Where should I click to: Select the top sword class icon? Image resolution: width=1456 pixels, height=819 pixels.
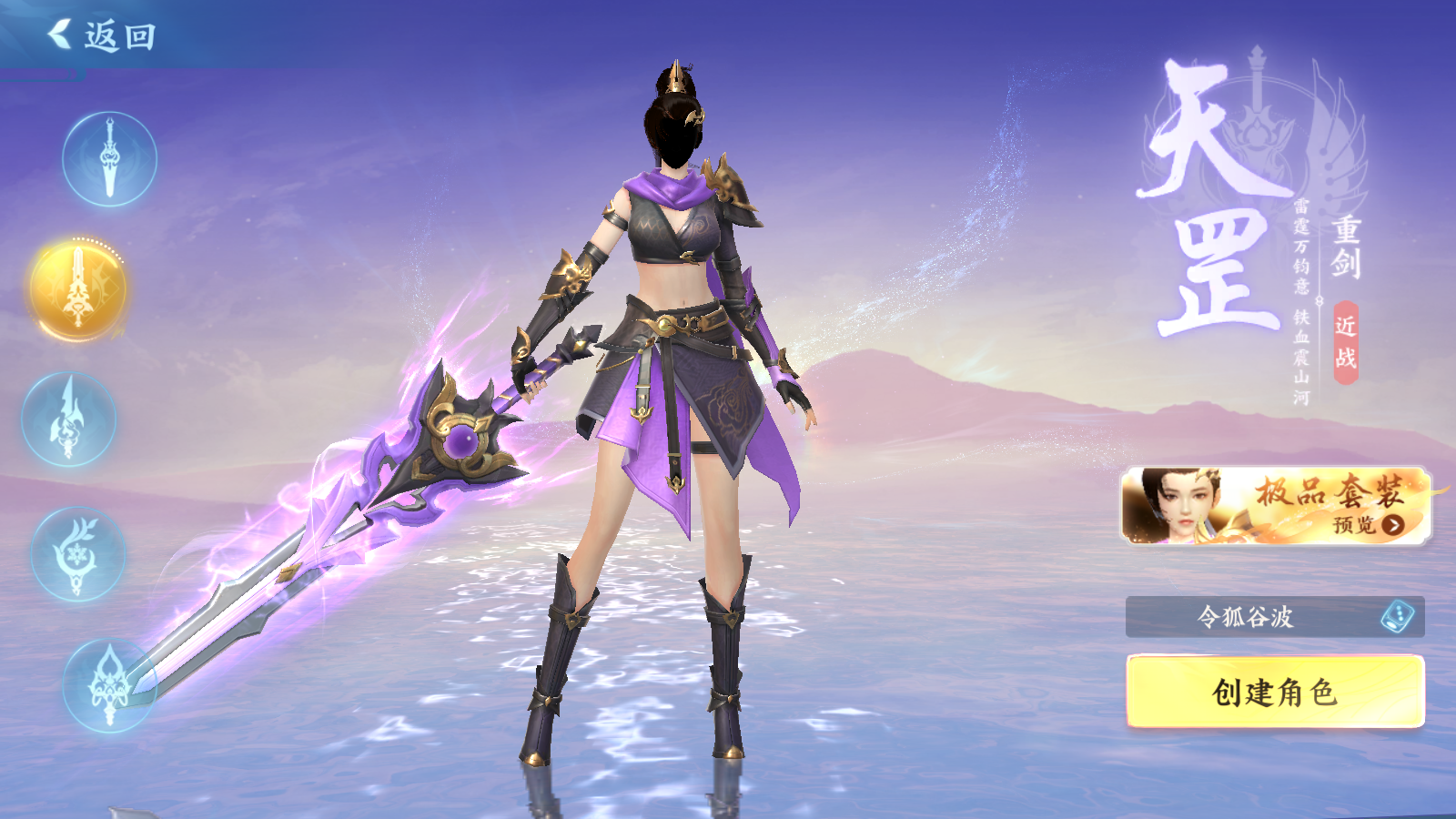click(x=109, y=159)
